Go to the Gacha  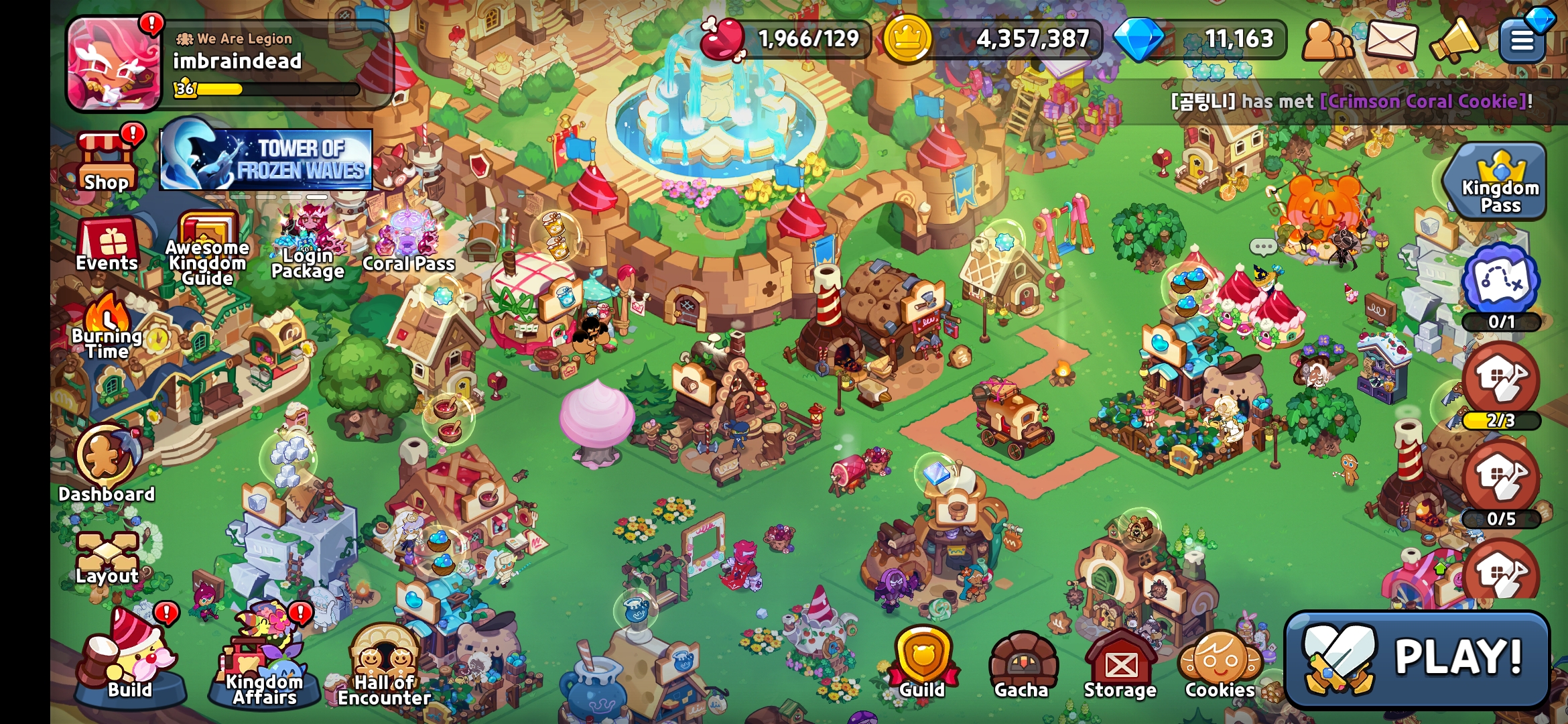1021,665
